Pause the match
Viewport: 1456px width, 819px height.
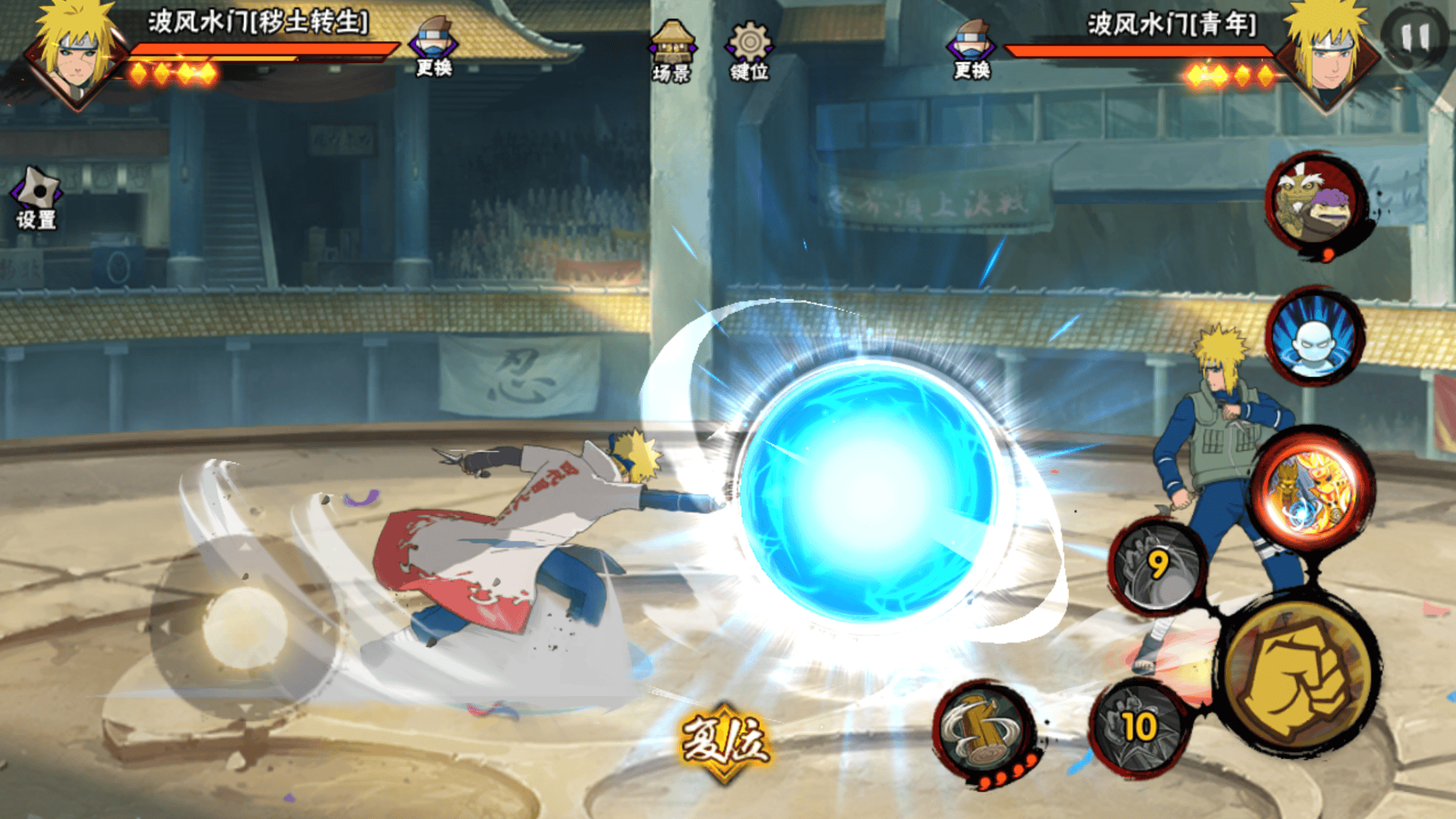pyautogui.click(x=1415, y=36)
